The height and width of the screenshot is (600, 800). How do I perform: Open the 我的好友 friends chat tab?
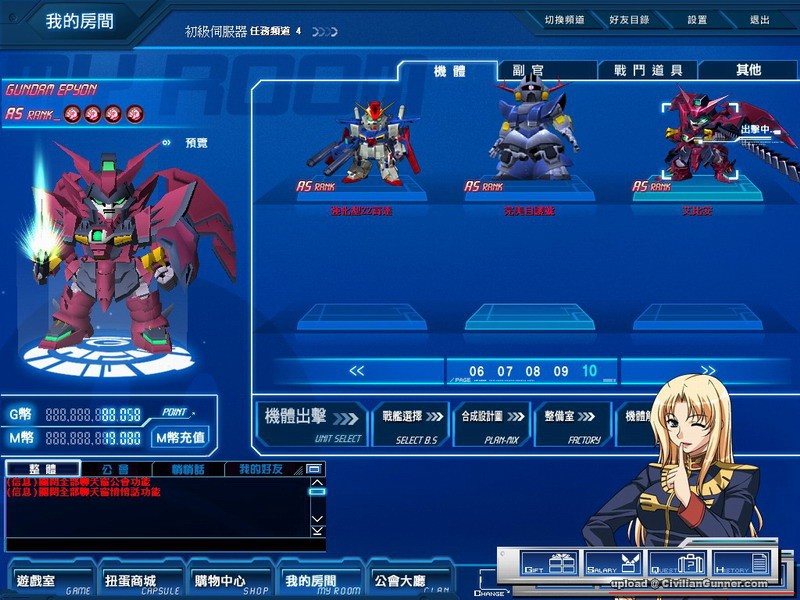point(259,469)
